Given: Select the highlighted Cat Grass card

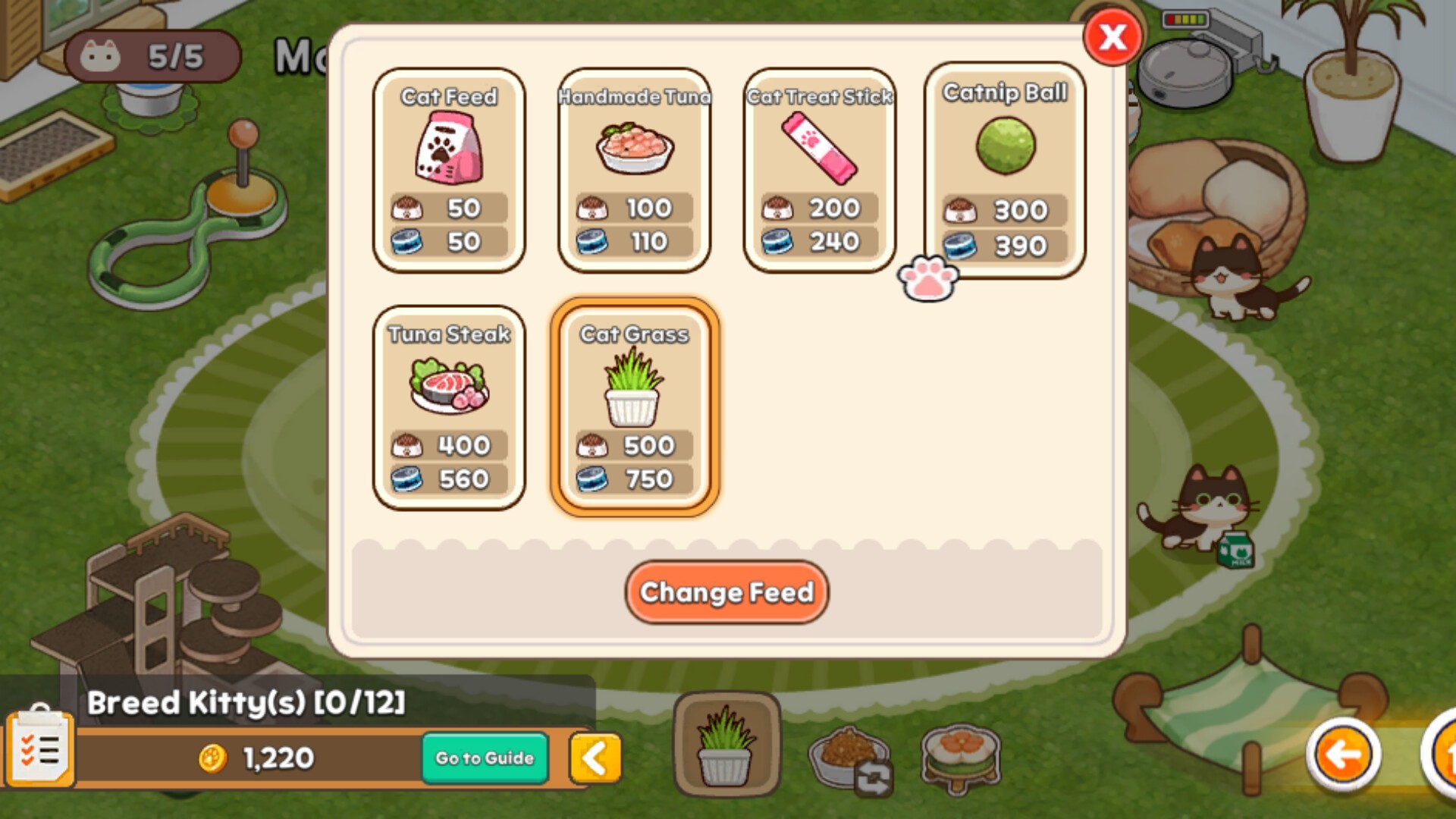Looking at the screenshot, I should point(634,408).
